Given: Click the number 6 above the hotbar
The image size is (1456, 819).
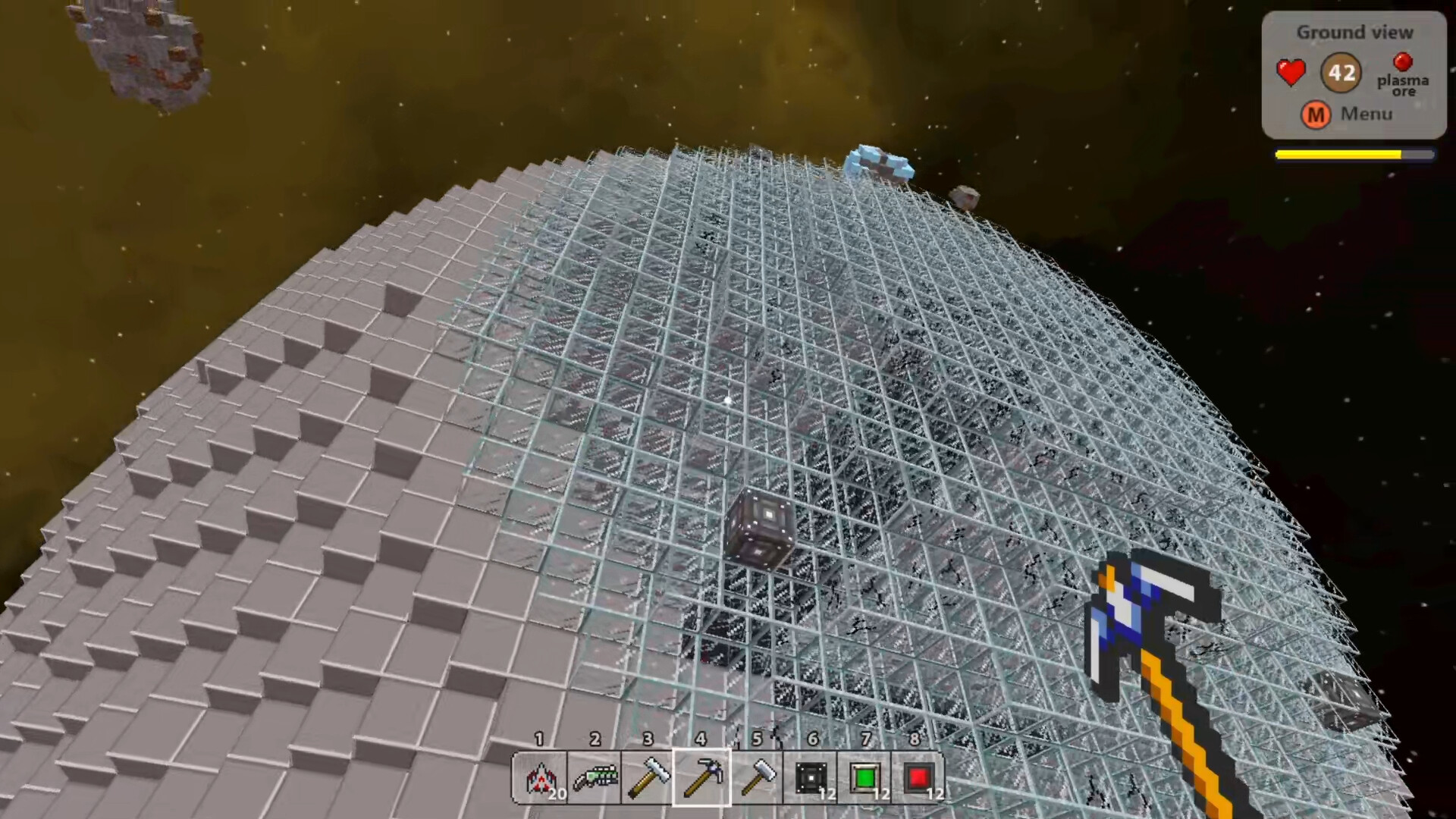Looking at the screenshot, I should pyautogui.click(x=813, y=738).
